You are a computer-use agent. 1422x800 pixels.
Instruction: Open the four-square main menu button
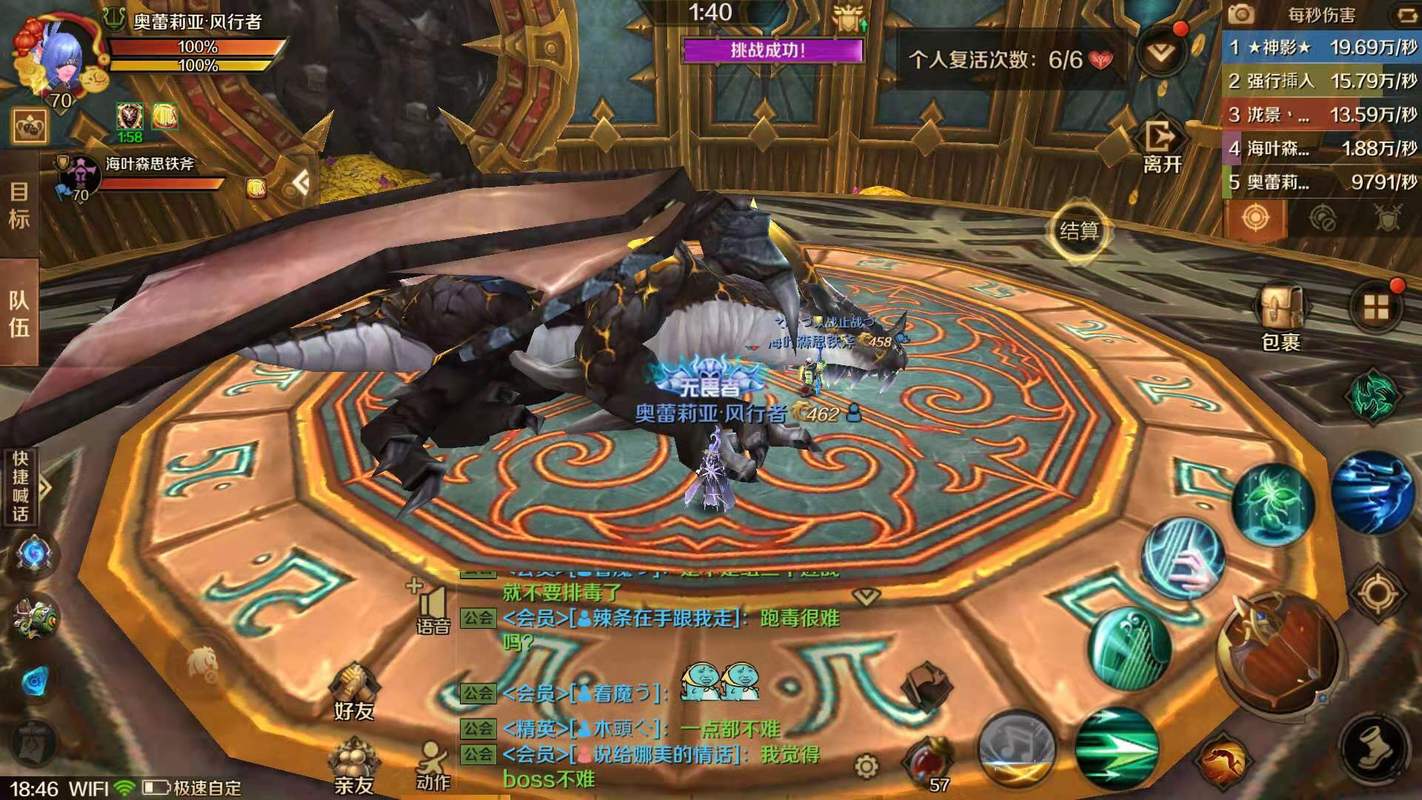[x=1377, y=307]
